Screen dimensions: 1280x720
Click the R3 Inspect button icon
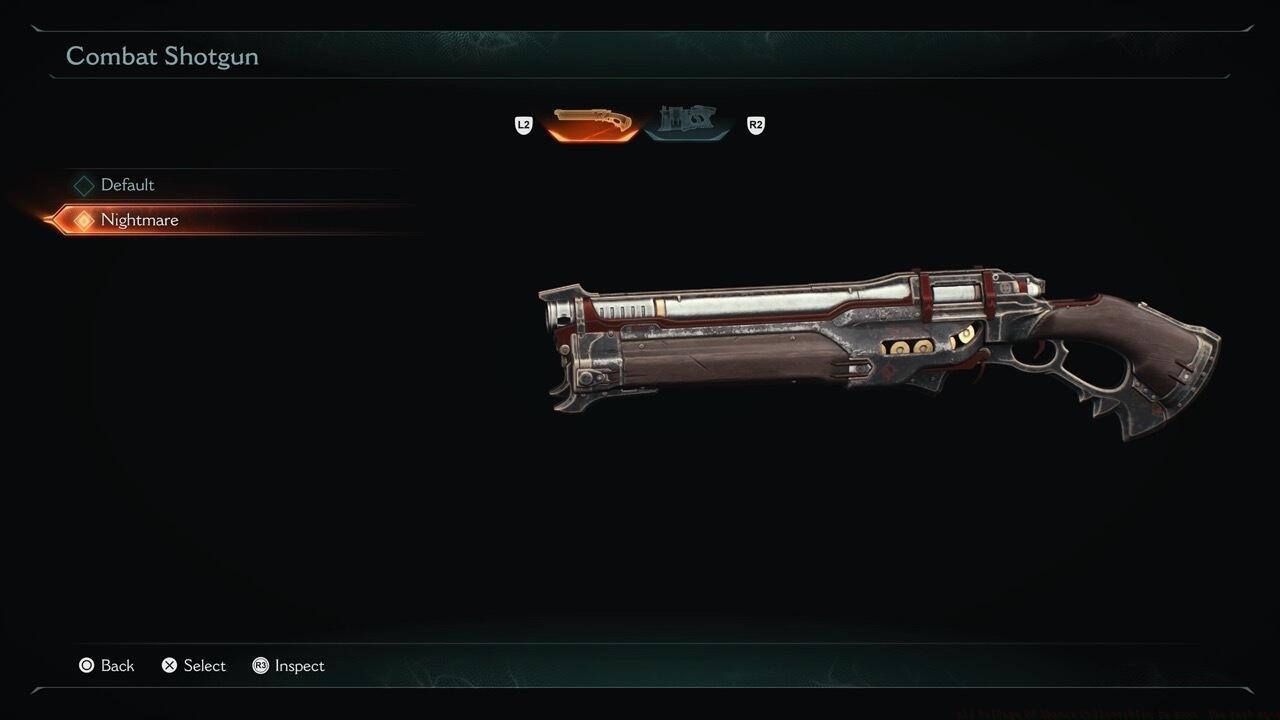click(x=260, y=665)
